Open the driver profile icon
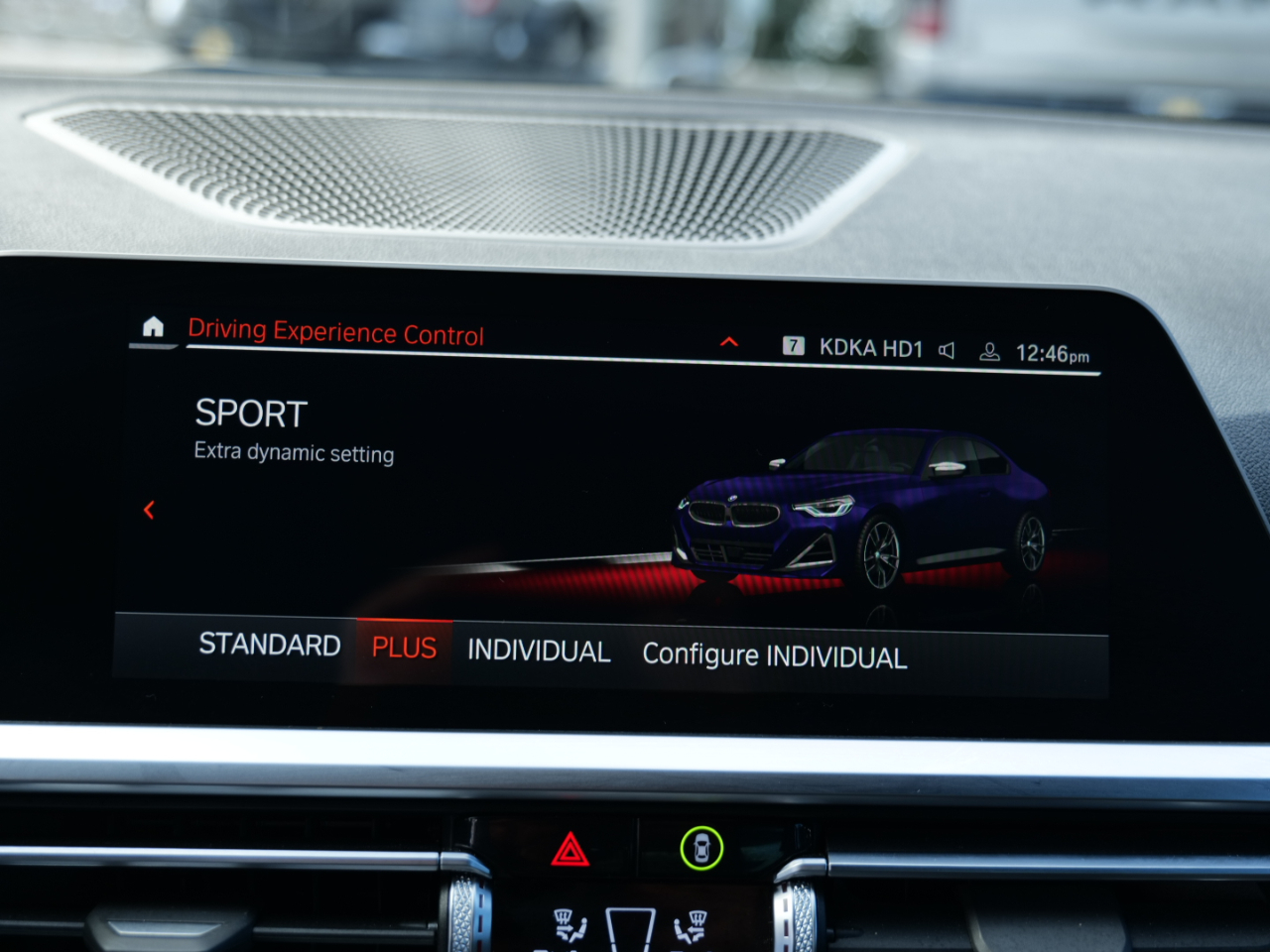 click(989, 352)
